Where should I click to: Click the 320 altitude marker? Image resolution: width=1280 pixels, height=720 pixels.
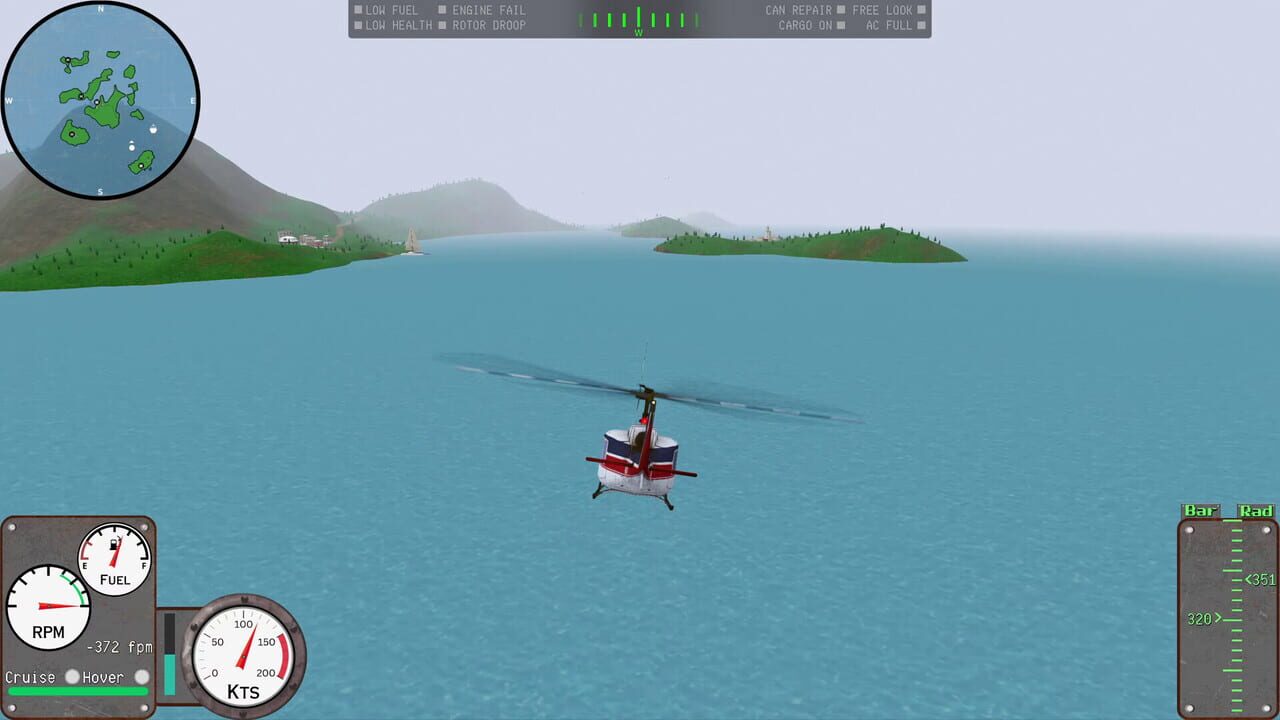[x=1199, y=618]
